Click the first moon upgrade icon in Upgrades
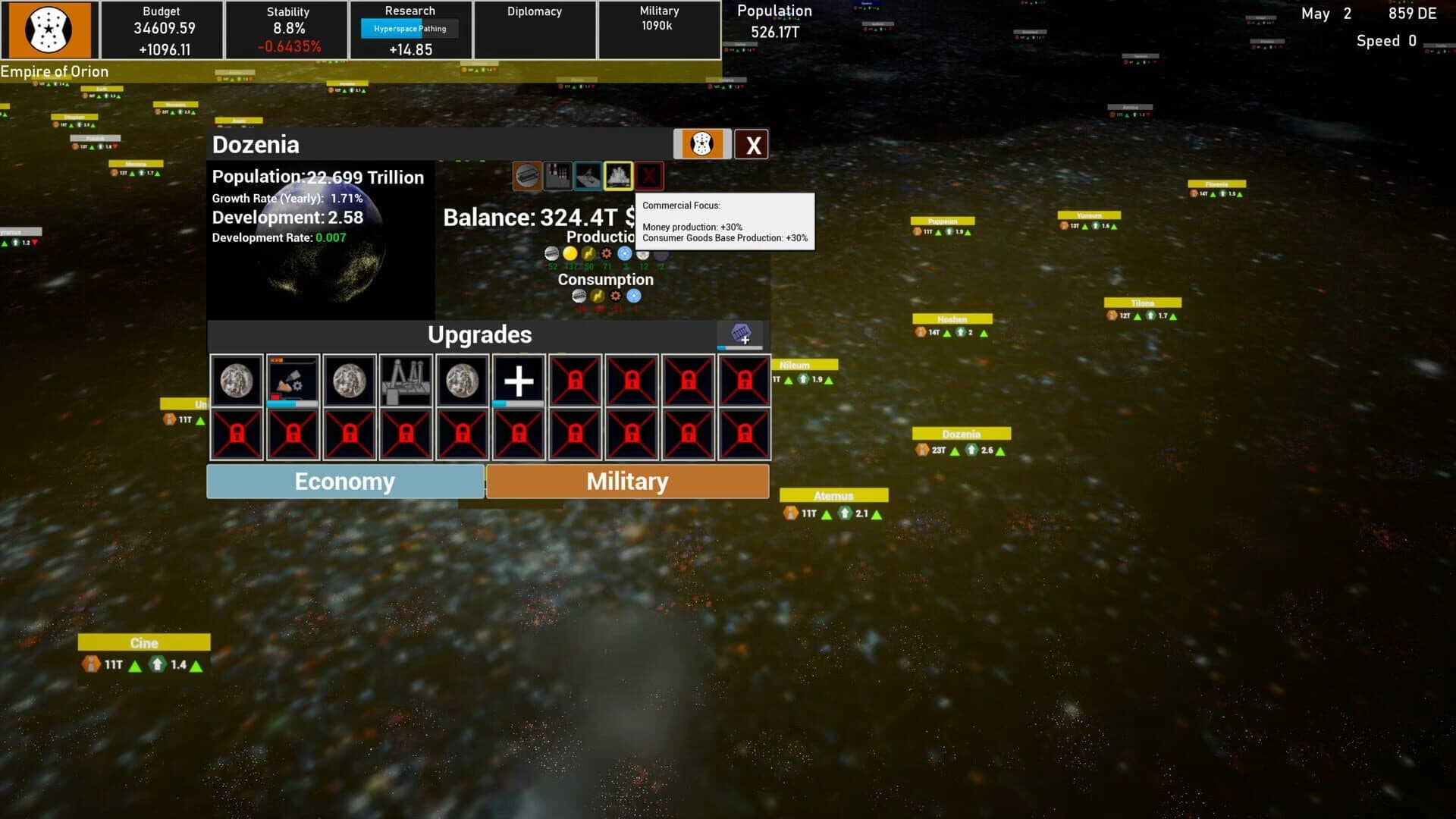Image resolution: width=1456 pixels, height=819 pixels. (236, 381)
